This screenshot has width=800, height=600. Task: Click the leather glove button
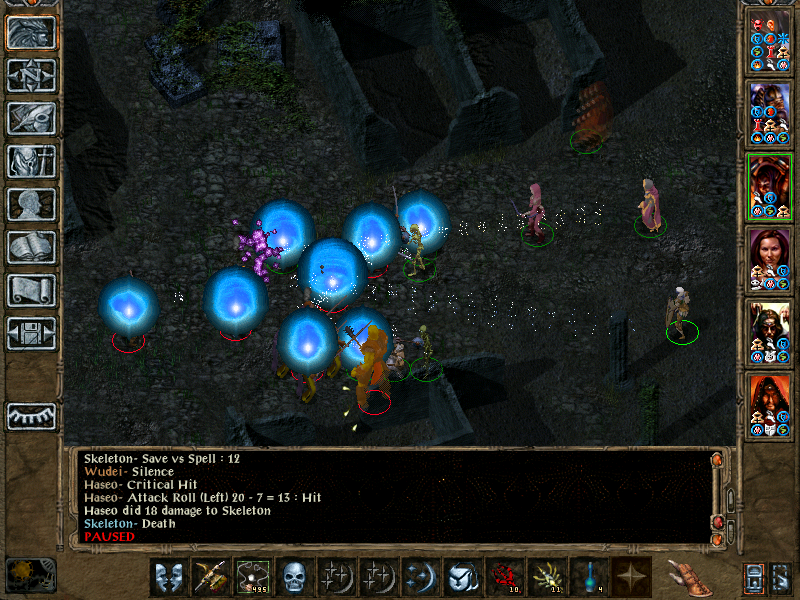(x=686, y=576)
